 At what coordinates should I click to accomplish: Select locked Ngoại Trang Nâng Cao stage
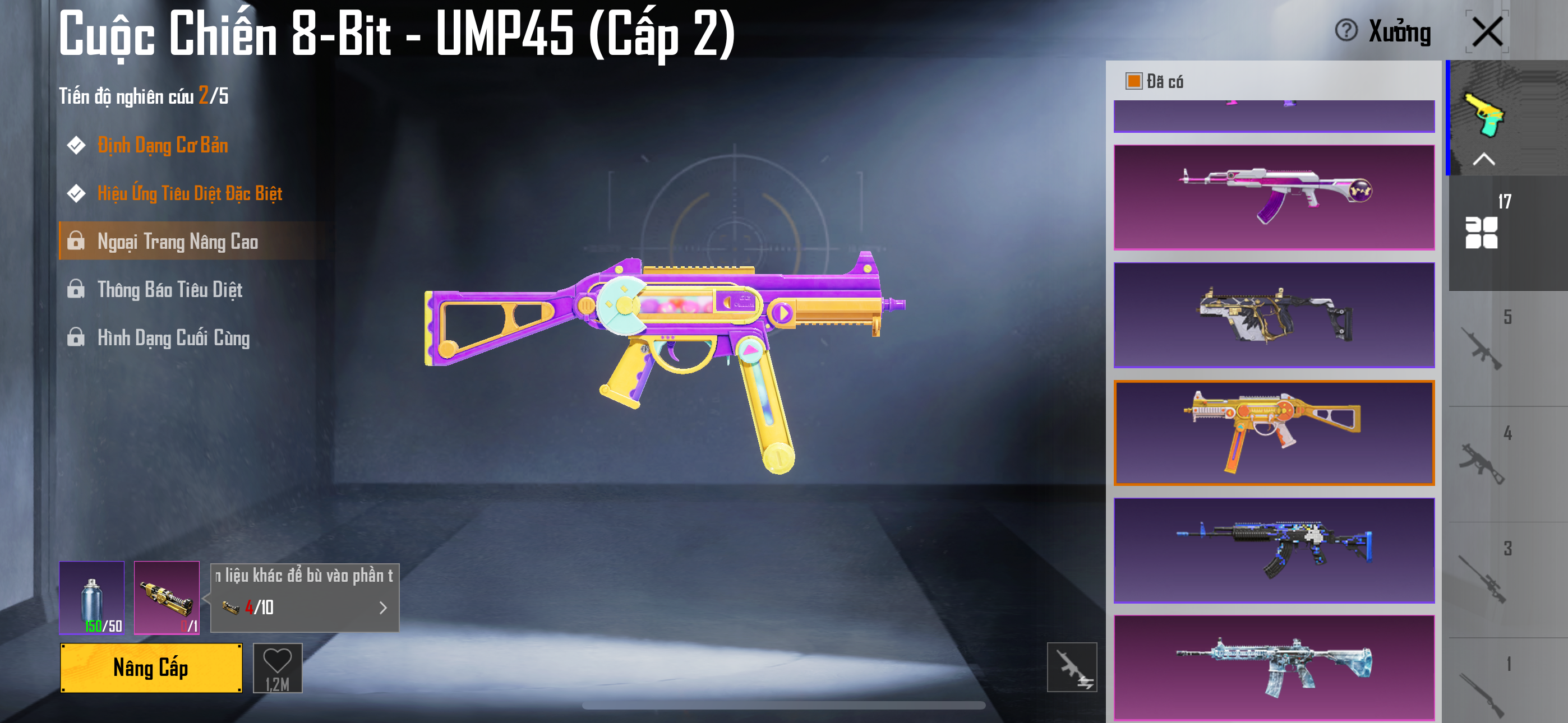pyautogui.click(x=178, y=242)
